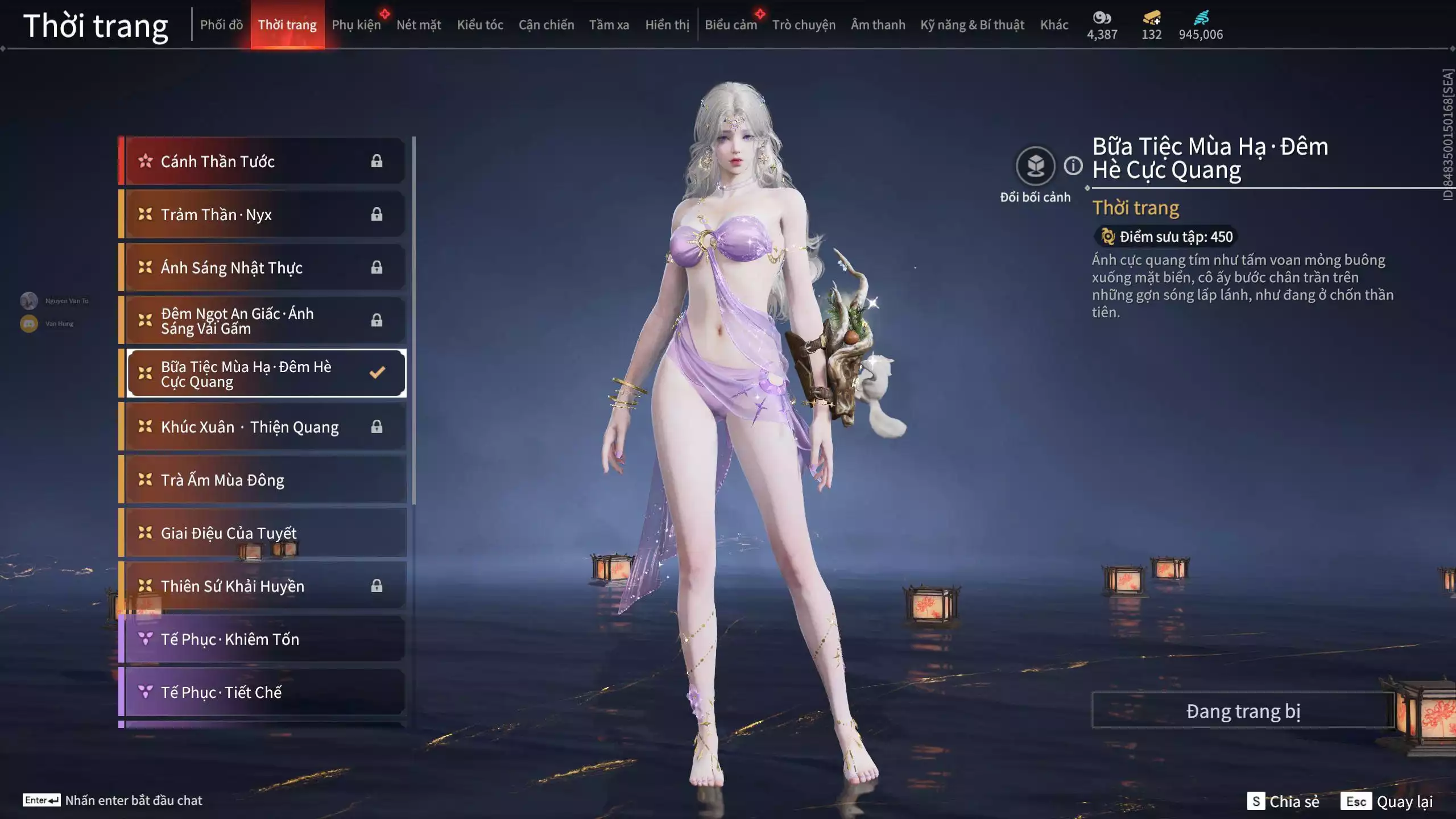Screen dimensions: 1456x819
Task: Click the Đang trang bị button
Action: click(x=1243, y=711)
